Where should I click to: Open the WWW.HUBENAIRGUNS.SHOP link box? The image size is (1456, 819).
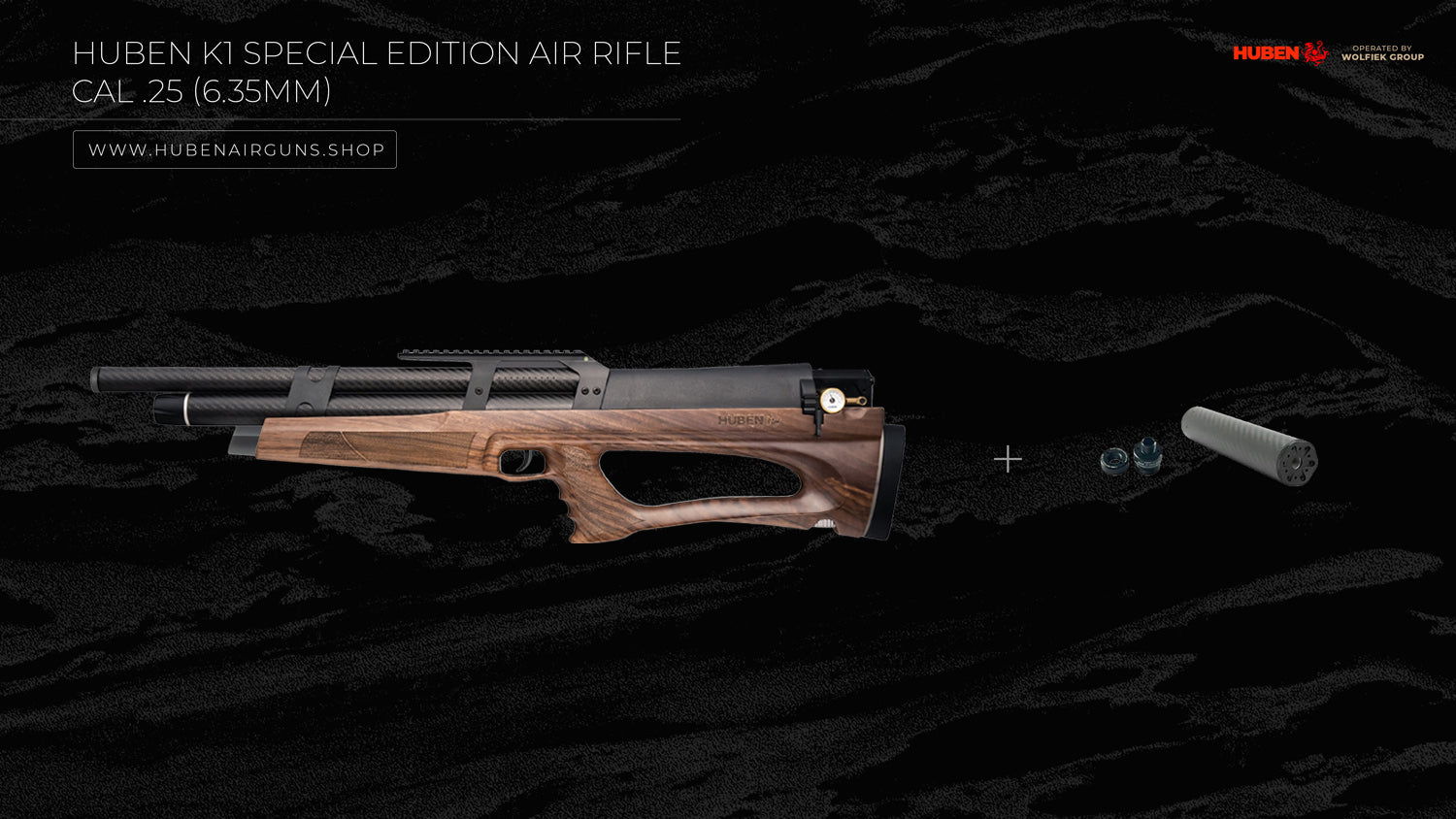[x=235, y=149]
